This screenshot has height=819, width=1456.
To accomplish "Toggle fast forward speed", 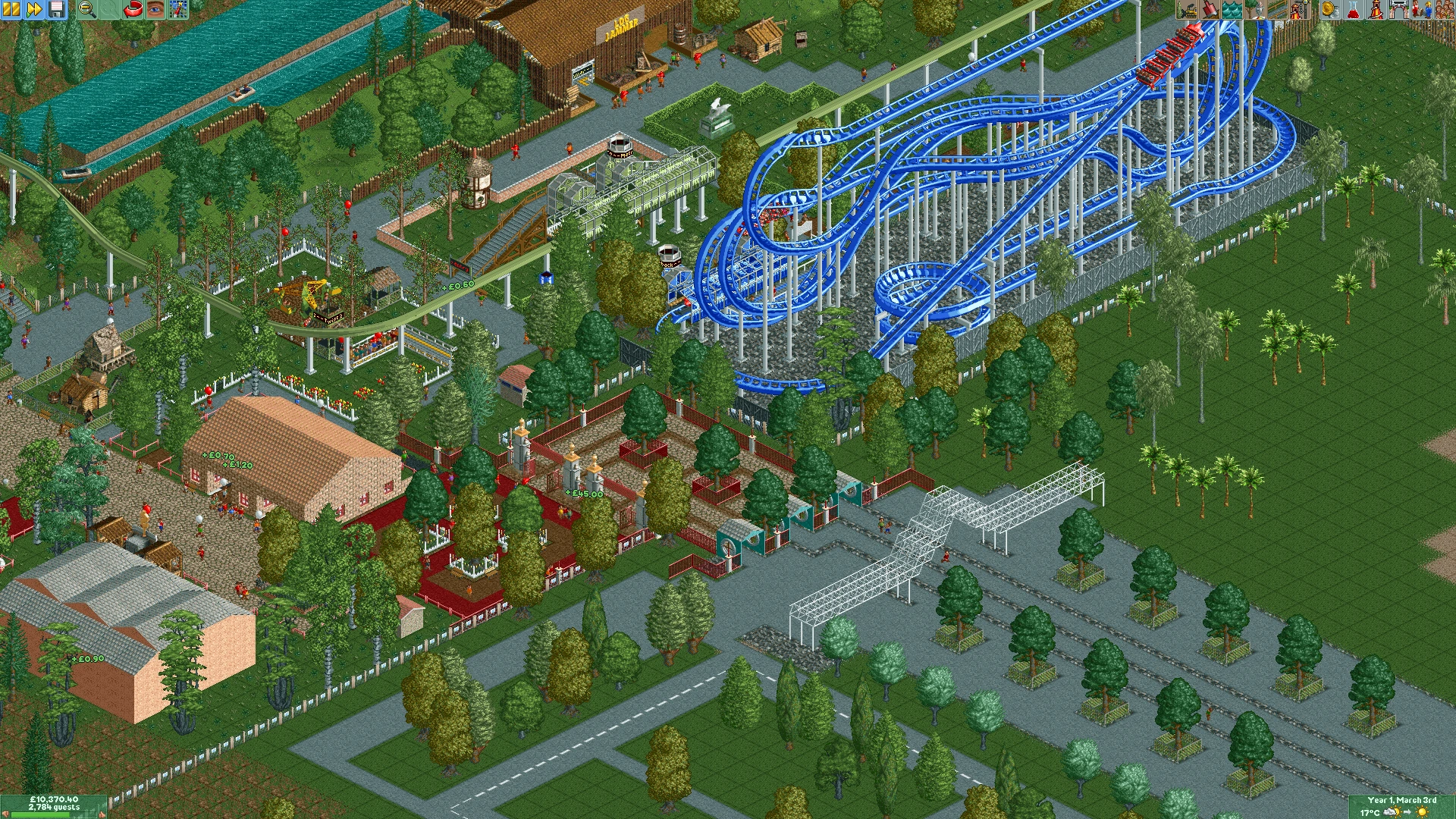I will pyautogui.click(x=33, y=10).
